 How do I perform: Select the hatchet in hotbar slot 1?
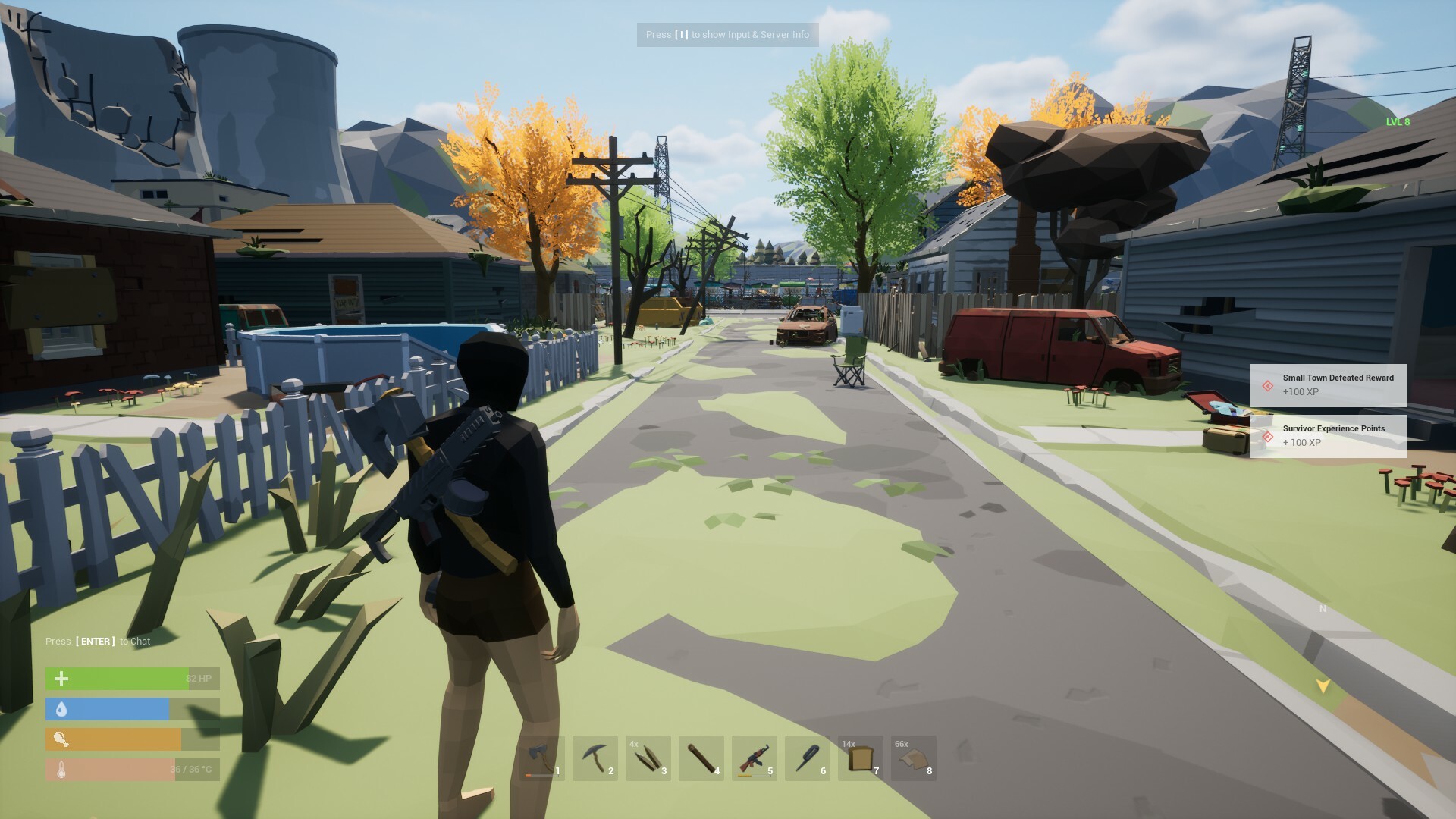[541, 758]
